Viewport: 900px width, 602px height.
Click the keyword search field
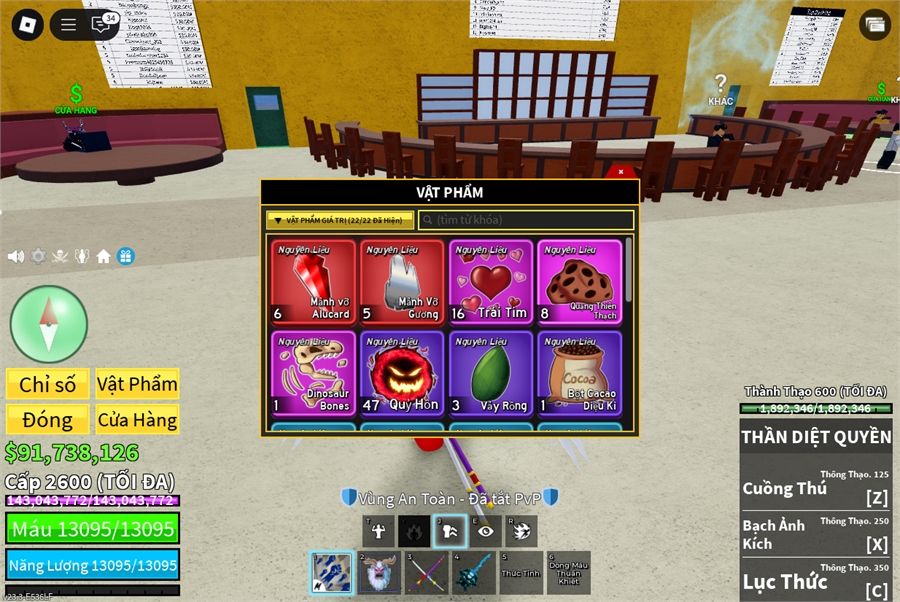[x=526, y=220]
